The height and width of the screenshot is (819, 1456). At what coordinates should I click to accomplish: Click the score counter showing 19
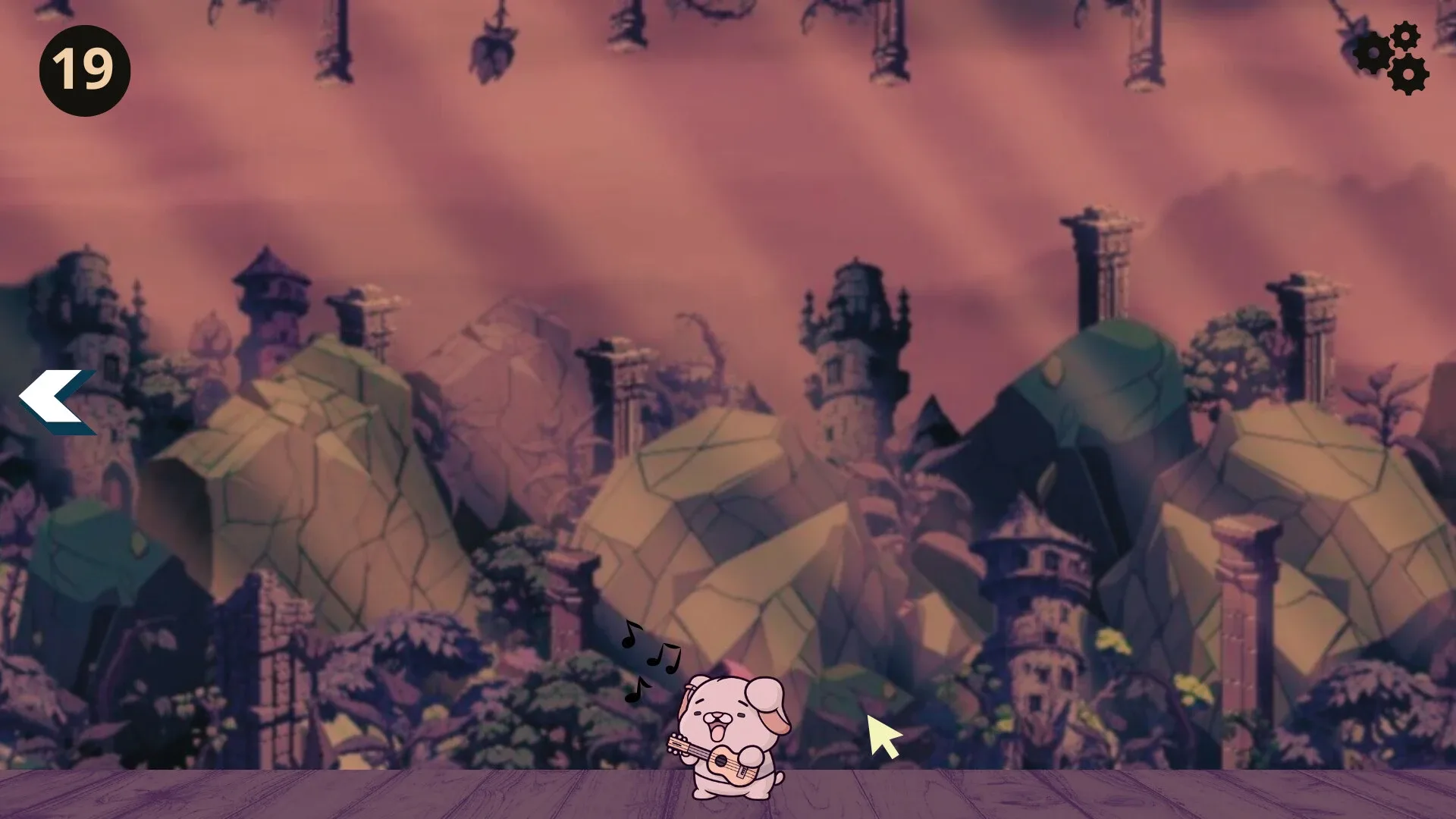pos(83,68)
